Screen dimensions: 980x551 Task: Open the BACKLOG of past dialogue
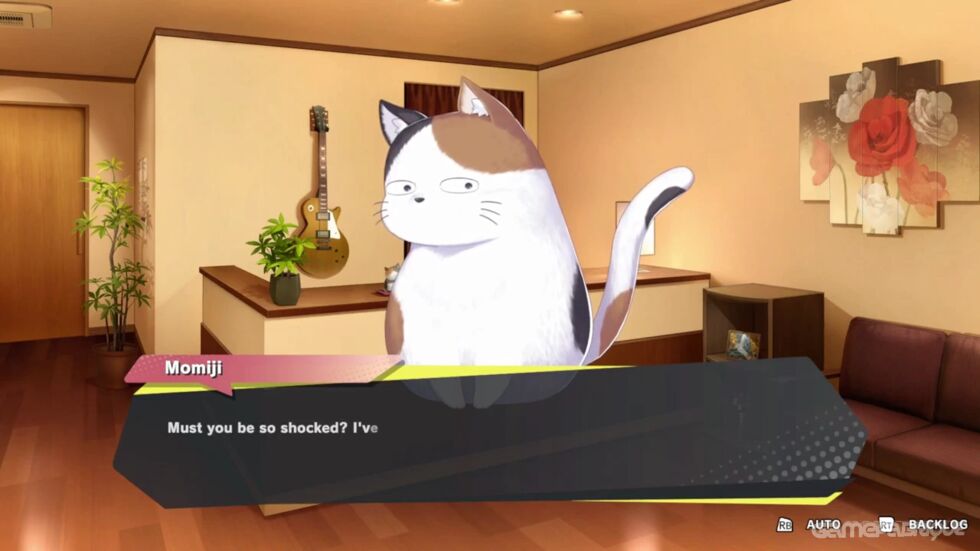click(936, 524)
